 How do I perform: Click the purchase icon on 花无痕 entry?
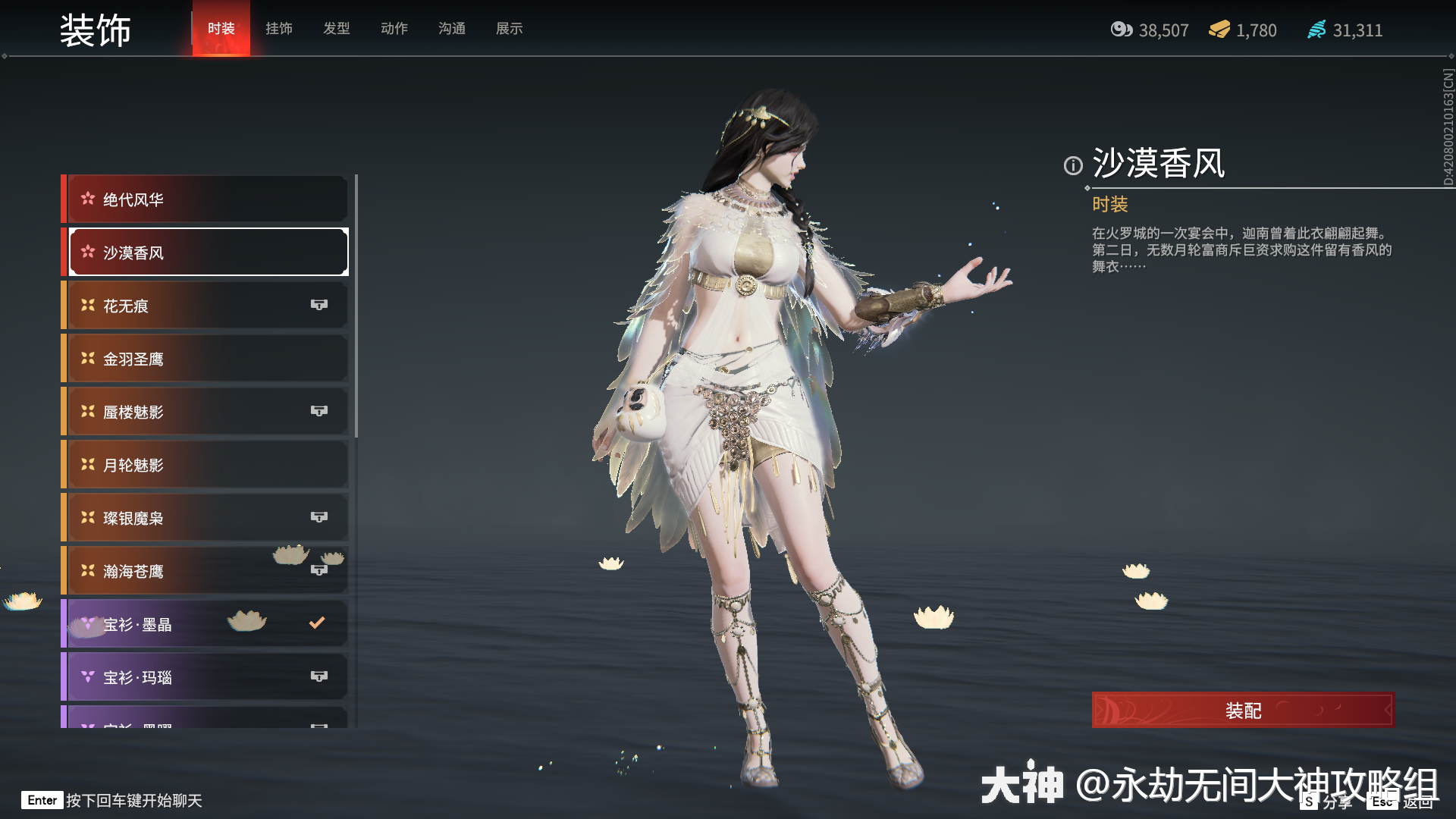319,304
